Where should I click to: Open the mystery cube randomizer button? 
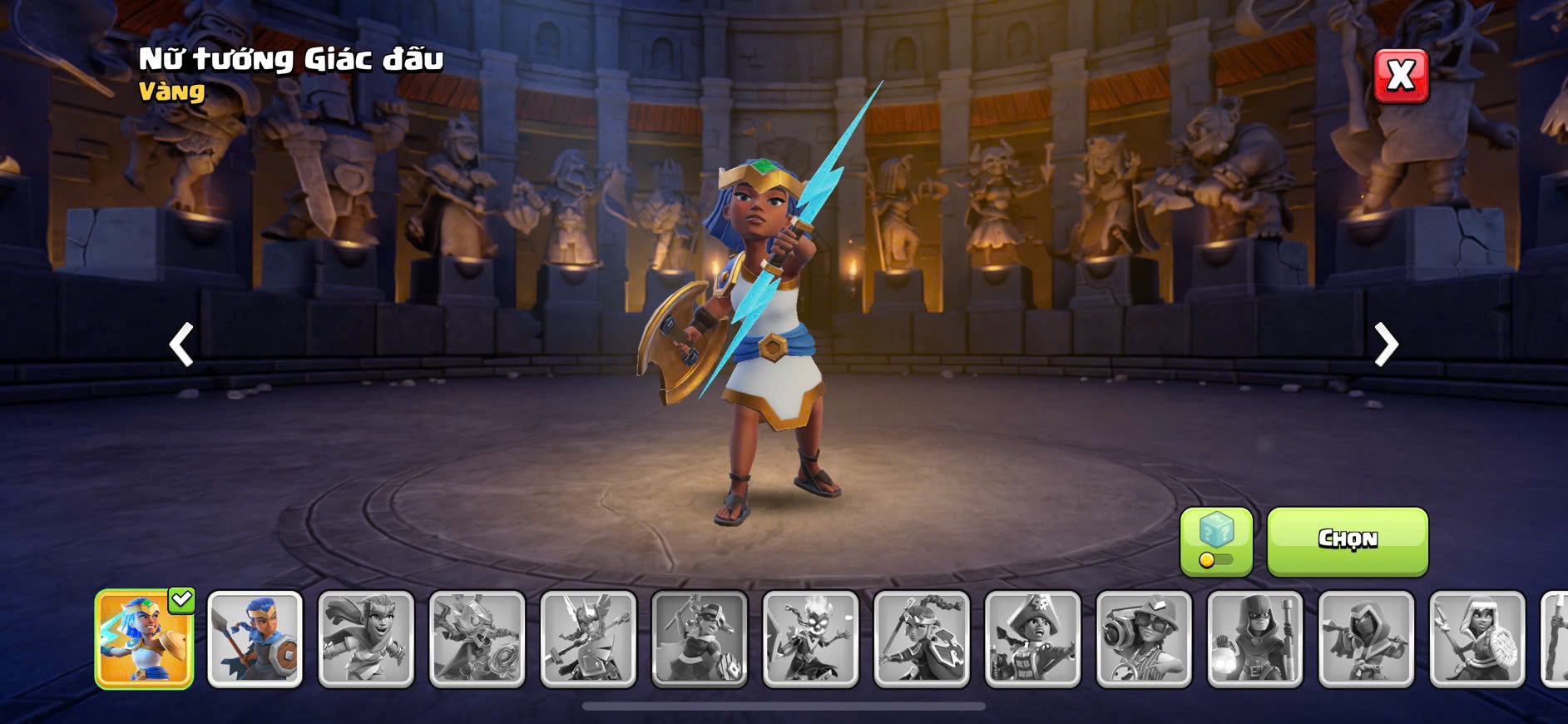pyautogui.click(x=1216, y=541)
